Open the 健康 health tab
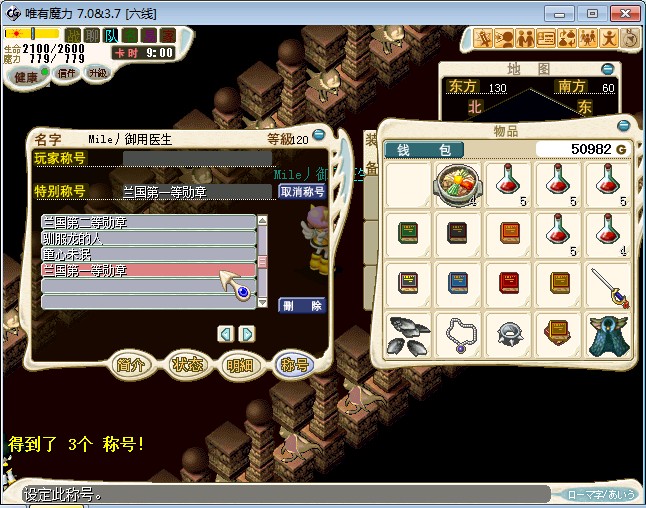The width and height of the screenshot is (646, 508). (x=27, y=77)
